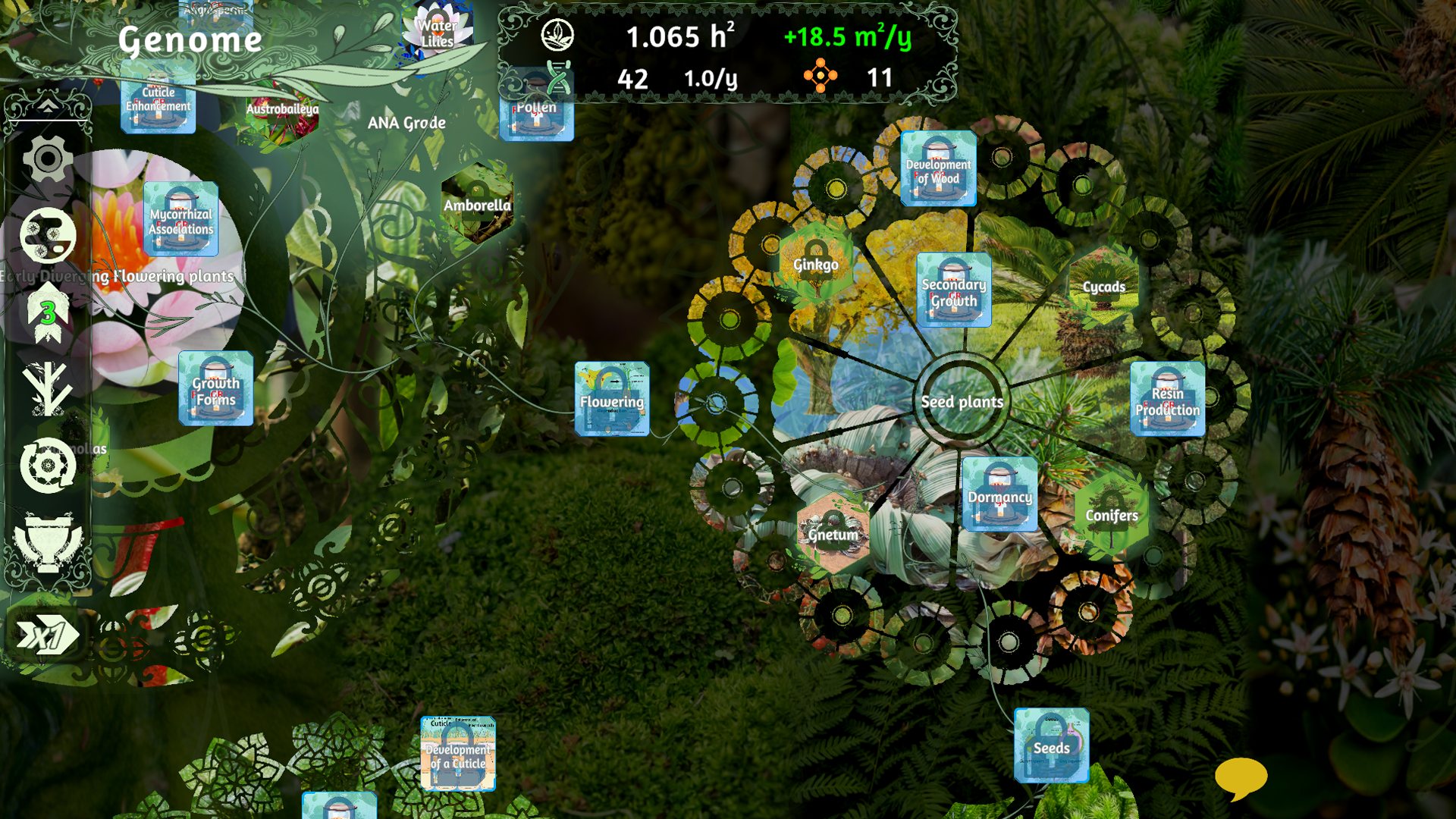This screenshot has height=819, width=1456.
Task: Choose the Mycorrhizal Associations upgrade
Action: [x=180, y=219]
